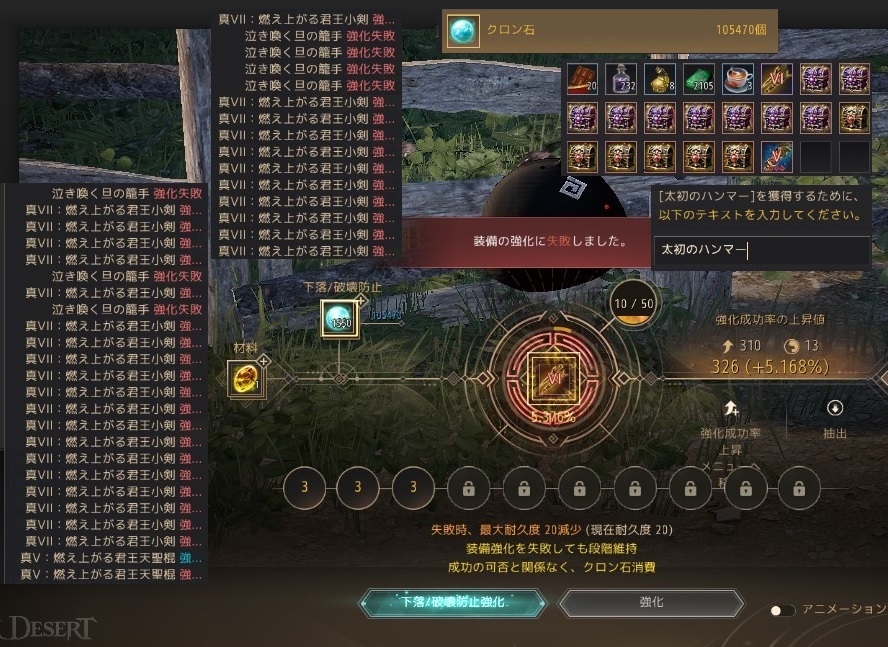Image resolution: width=888 pixels, height=647 pixels.
Task: Select the golden VI weapon in inventory
Action: pos(777,79)
